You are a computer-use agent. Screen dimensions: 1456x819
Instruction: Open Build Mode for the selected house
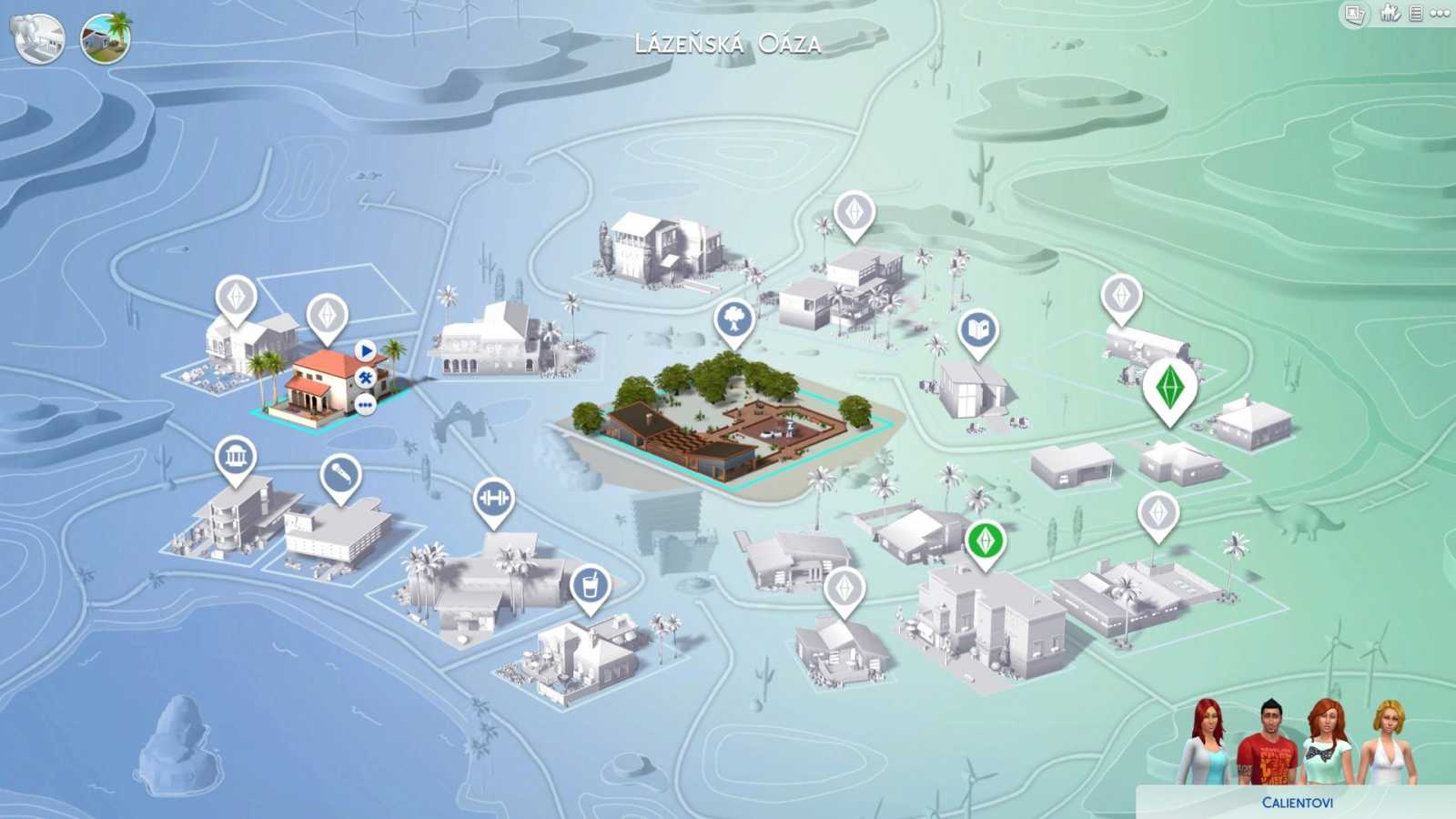point(364,376)
